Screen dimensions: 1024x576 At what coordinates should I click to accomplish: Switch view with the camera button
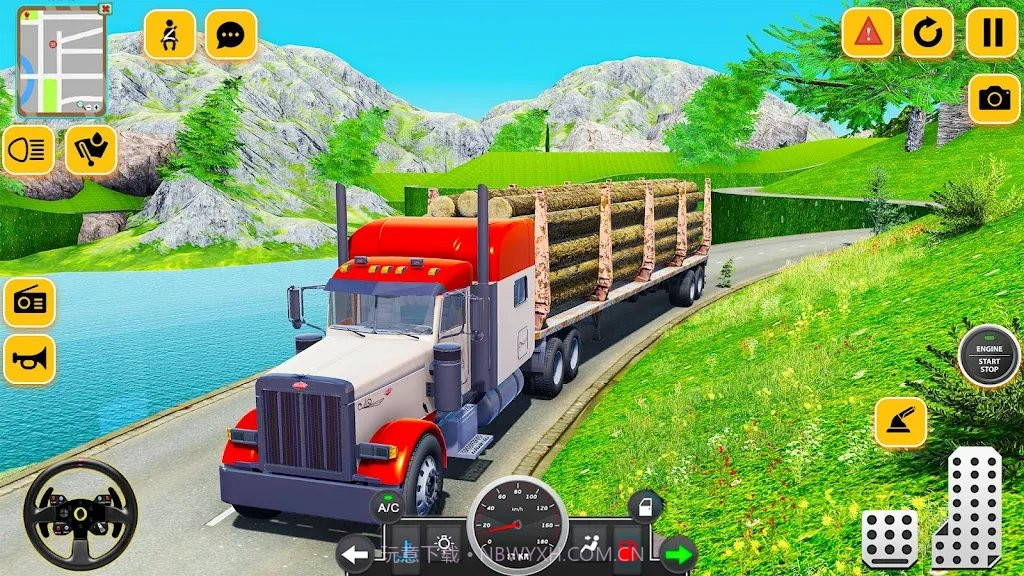coord(994,98)
